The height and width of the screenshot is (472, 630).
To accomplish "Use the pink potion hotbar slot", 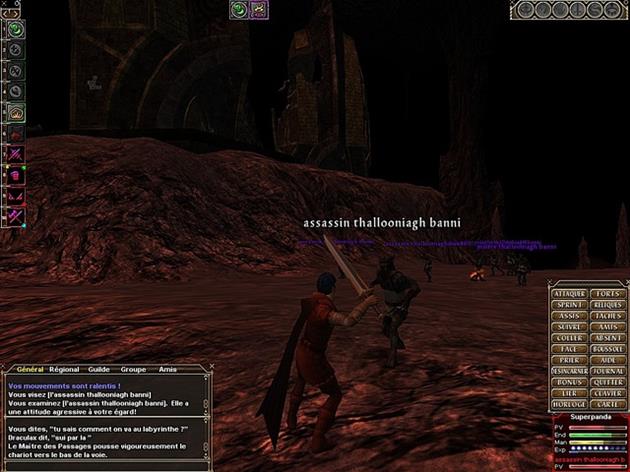I will 17,174.
